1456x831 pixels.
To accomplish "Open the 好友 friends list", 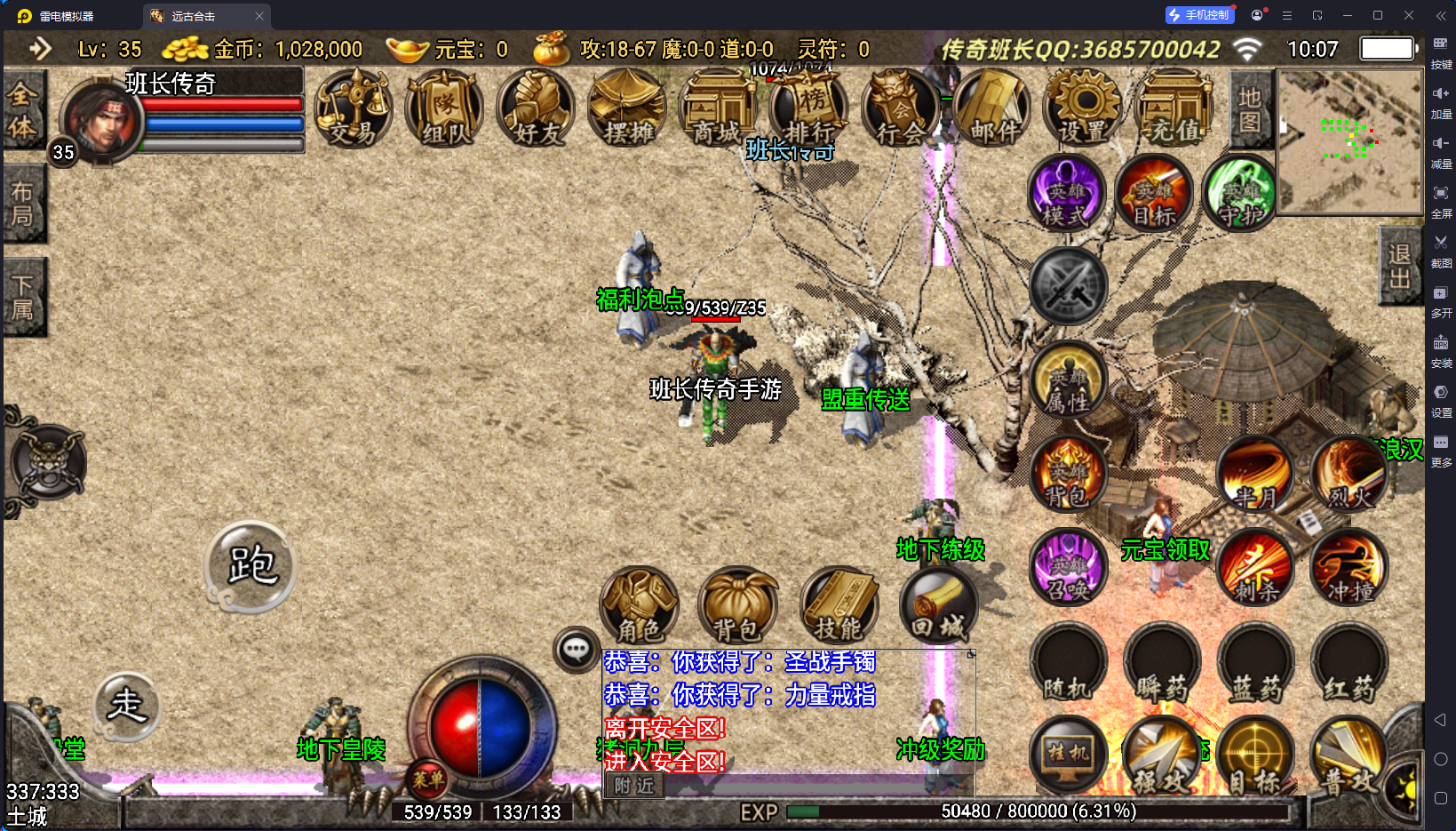I will click(x=537, y=110).
